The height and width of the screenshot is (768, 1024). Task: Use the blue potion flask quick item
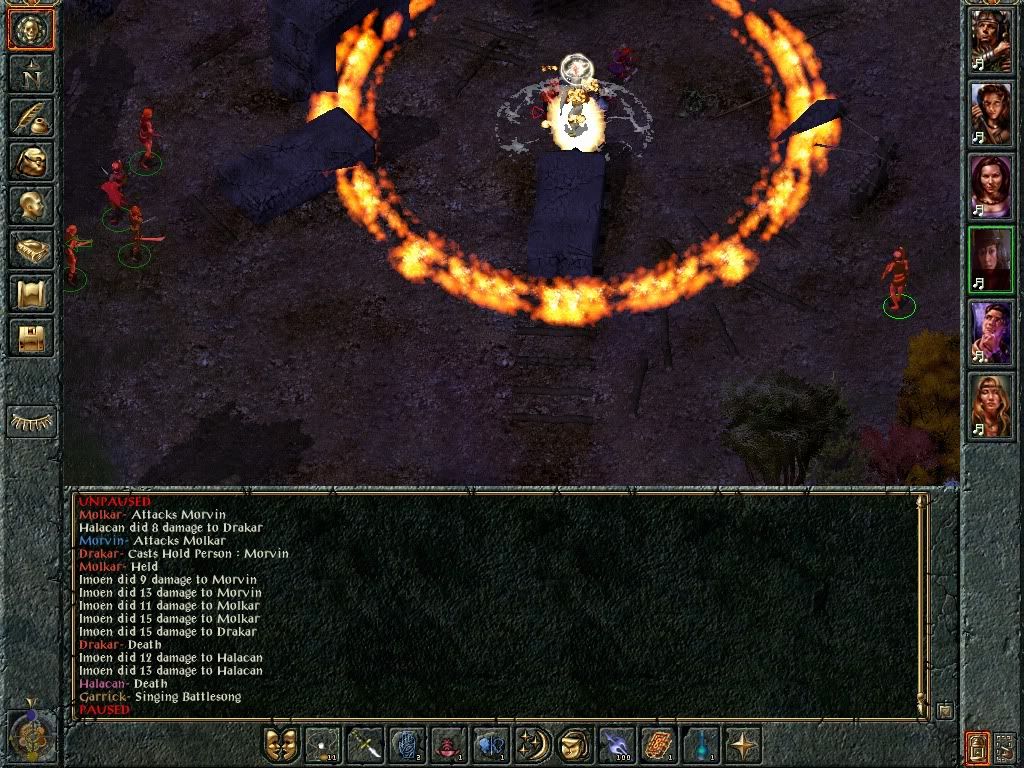699,745
